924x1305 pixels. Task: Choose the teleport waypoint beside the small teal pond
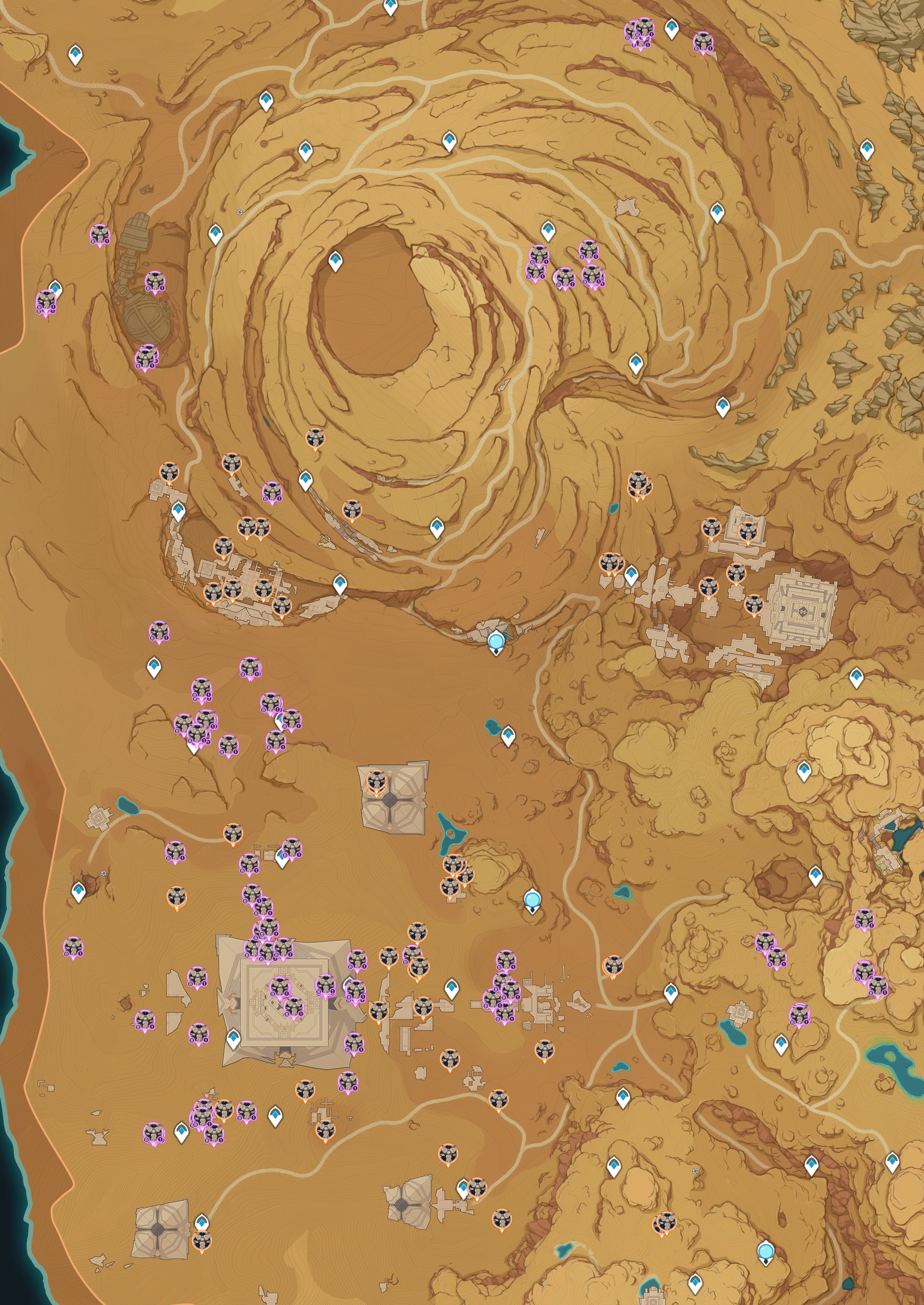pyautogui.click(x=508, y=736)
